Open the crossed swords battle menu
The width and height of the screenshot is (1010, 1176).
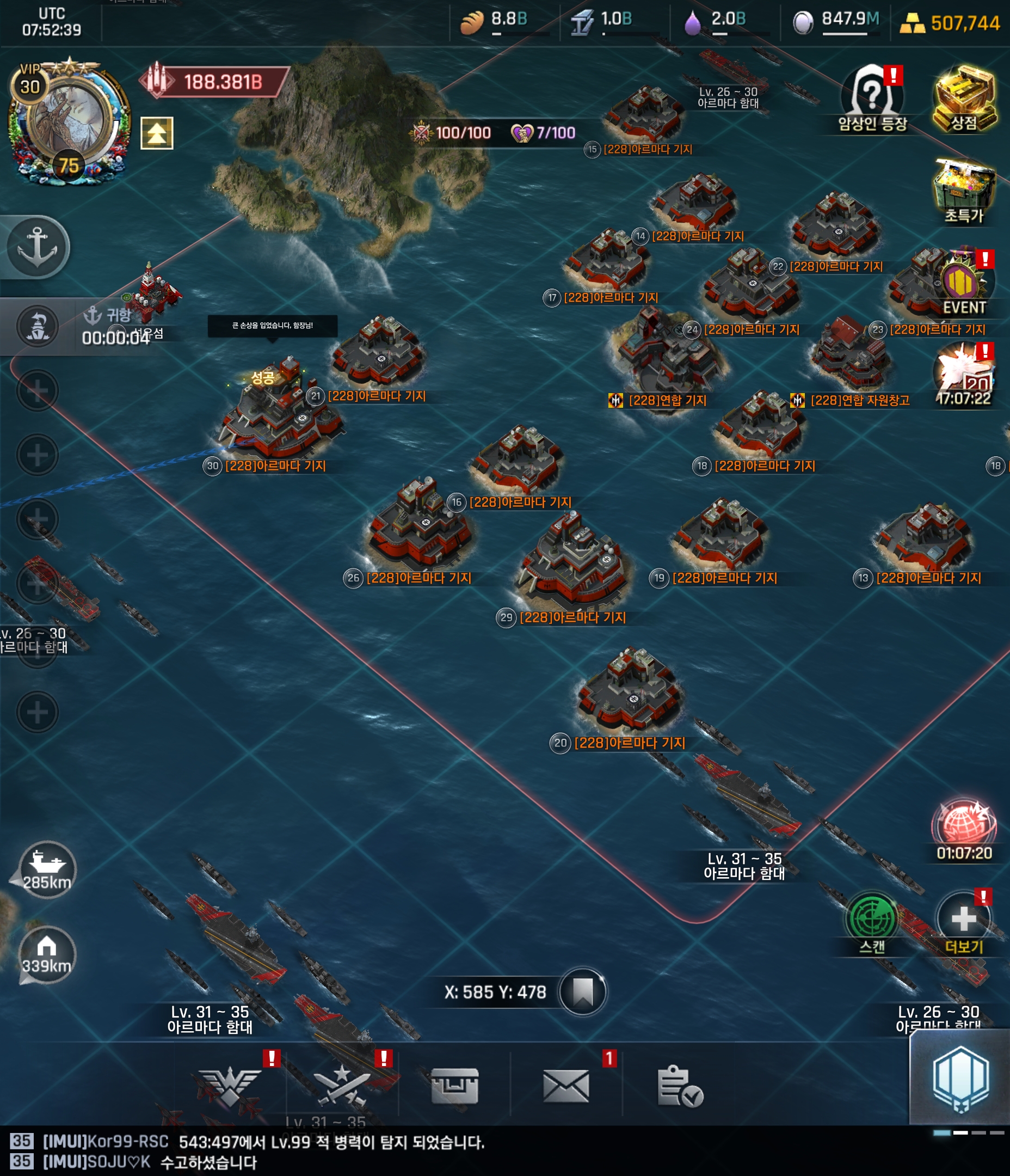(x=342, y=1085)
